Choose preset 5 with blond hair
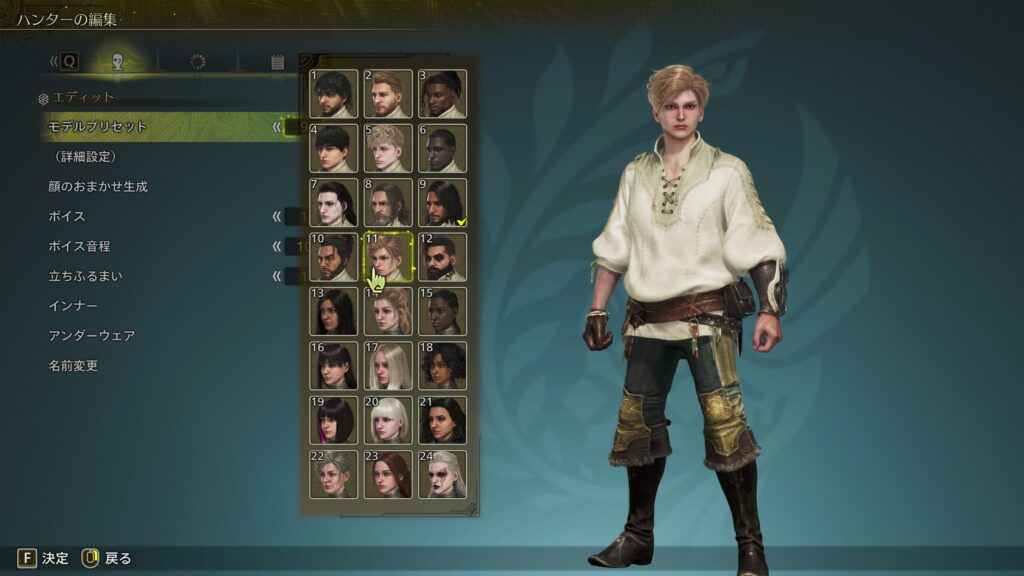This screenshot has width=1024, height=576. [x=388, y=148]
